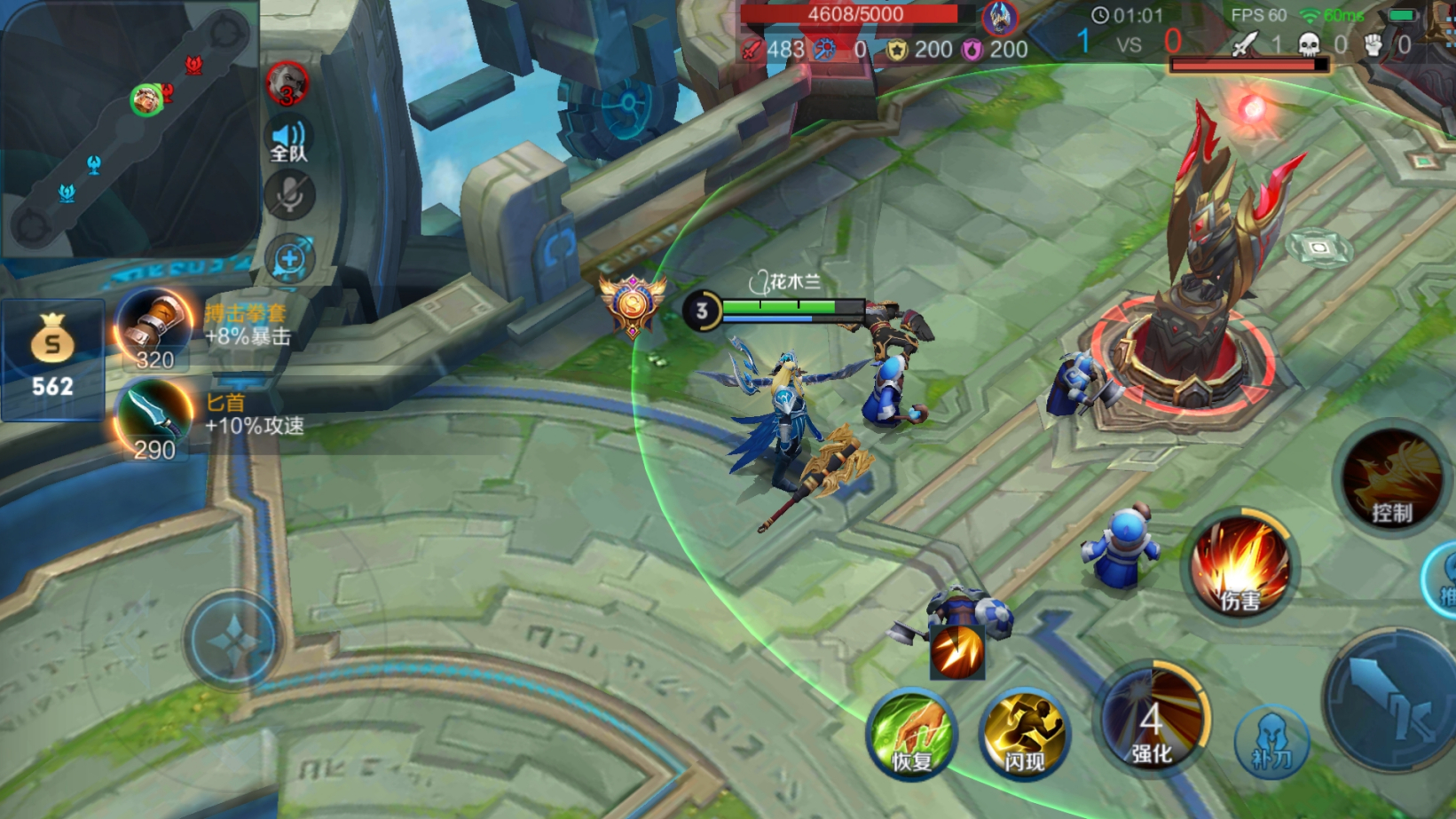Viewport: 1456px width, 819px height.
Task: Open the minimap in the corner
Action: tap(129, 129)
